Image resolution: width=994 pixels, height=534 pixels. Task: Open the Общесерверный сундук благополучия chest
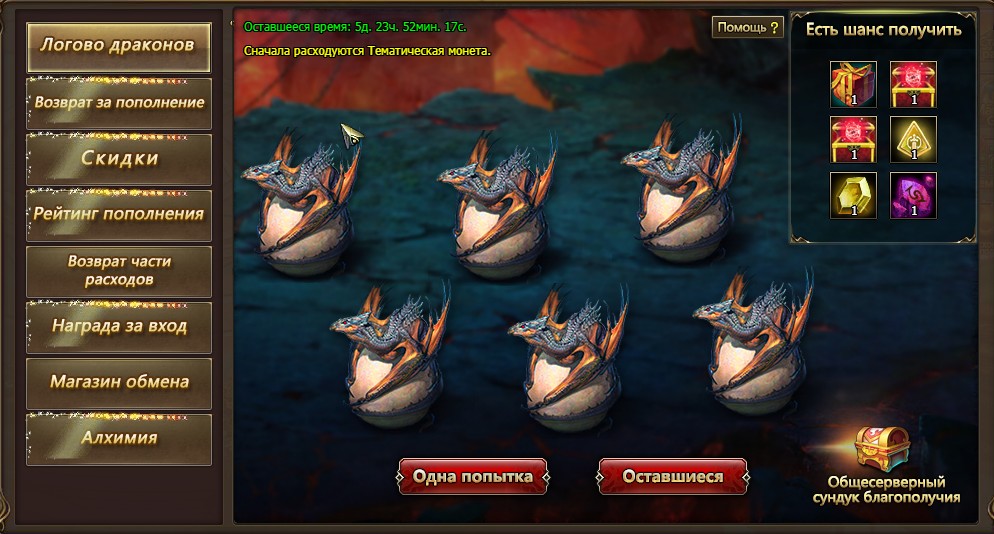click(x=881, y=450)
